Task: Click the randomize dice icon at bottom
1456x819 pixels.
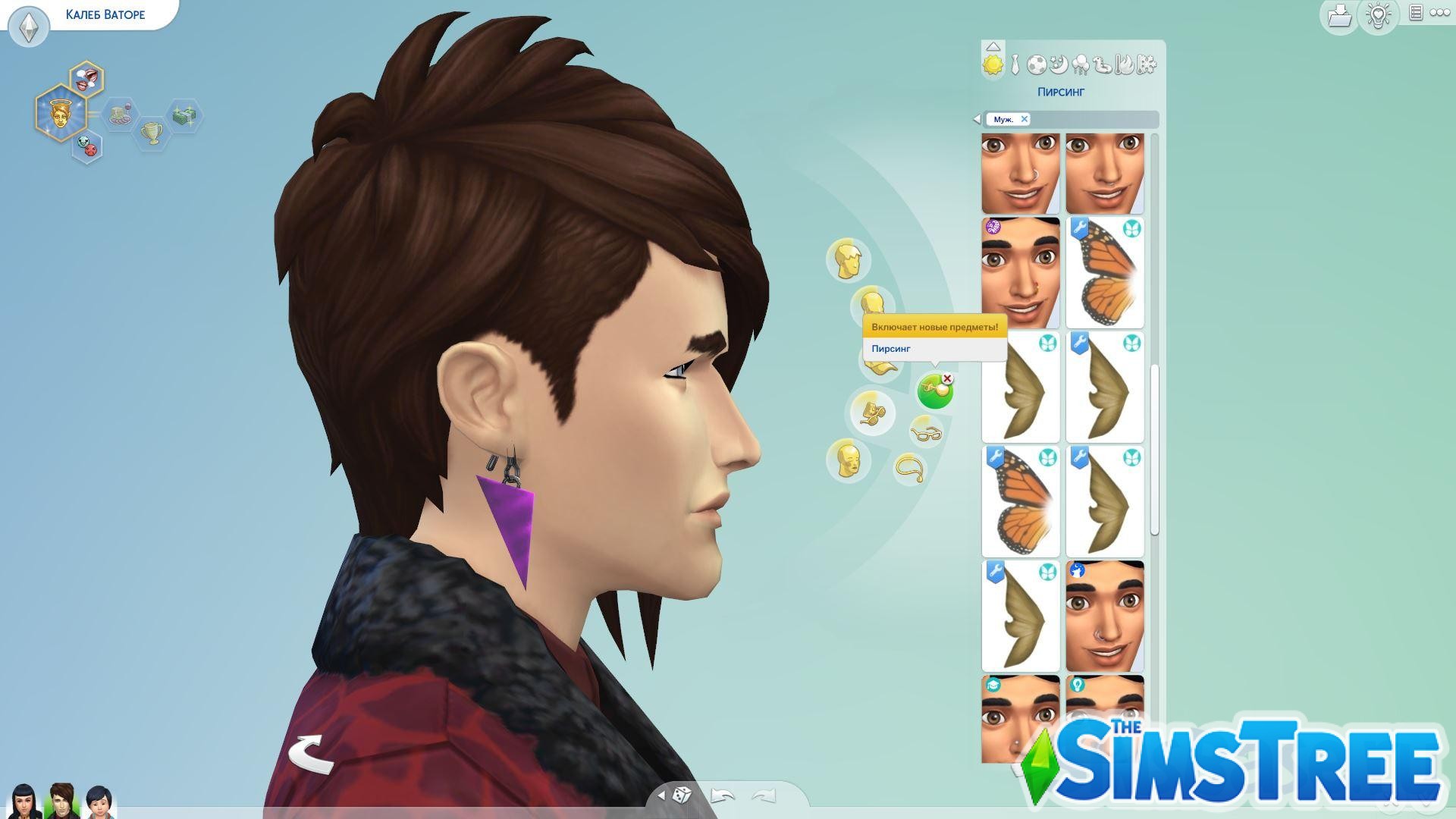Action: pyautogui.click(x=682, y=792)
